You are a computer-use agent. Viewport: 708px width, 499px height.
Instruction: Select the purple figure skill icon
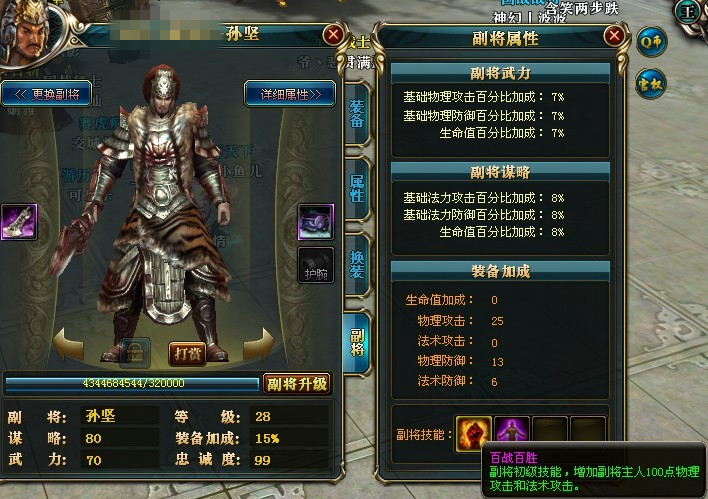512,434
